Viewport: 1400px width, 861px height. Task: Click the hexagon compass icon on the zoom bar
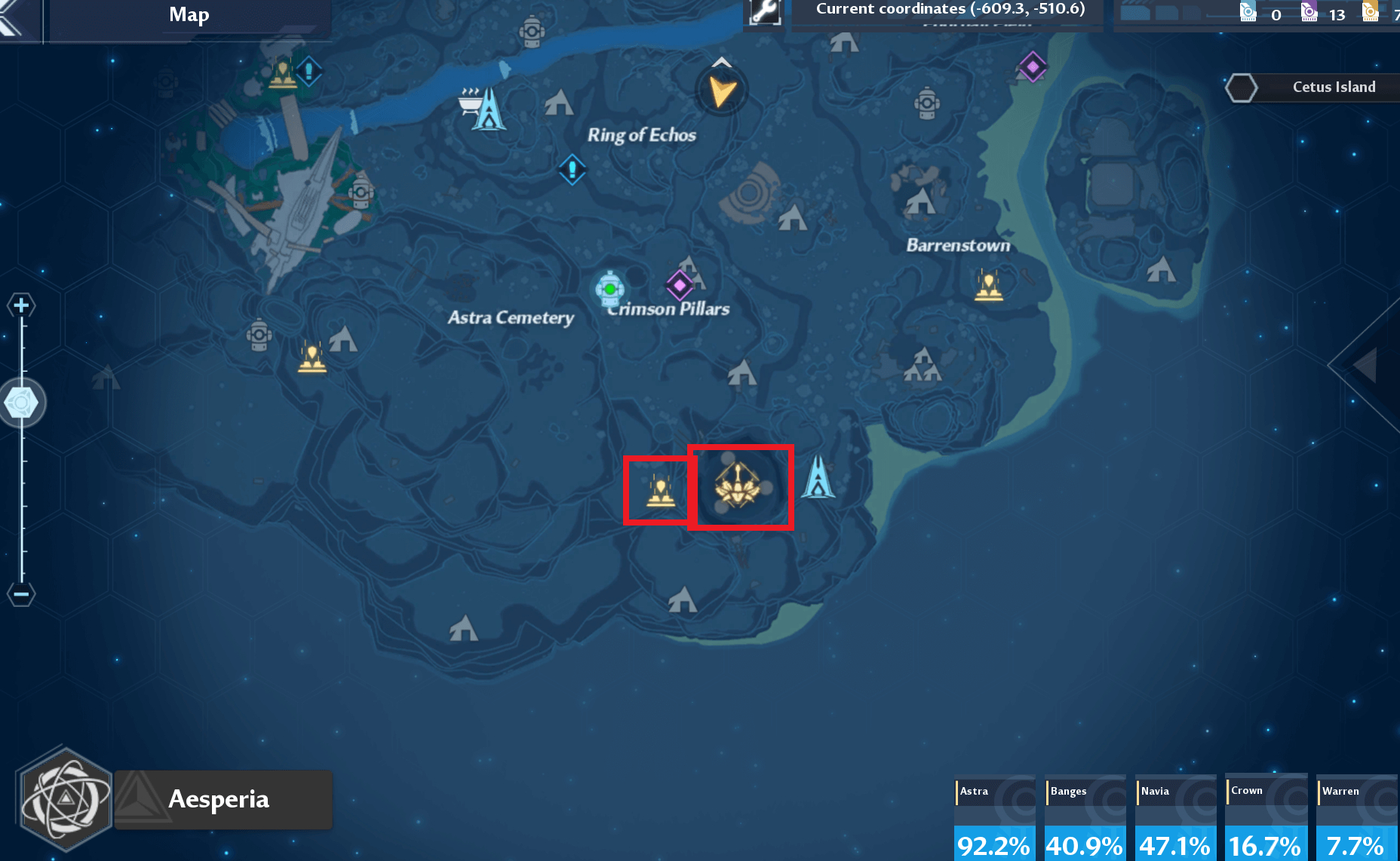[x=23, y=402]
